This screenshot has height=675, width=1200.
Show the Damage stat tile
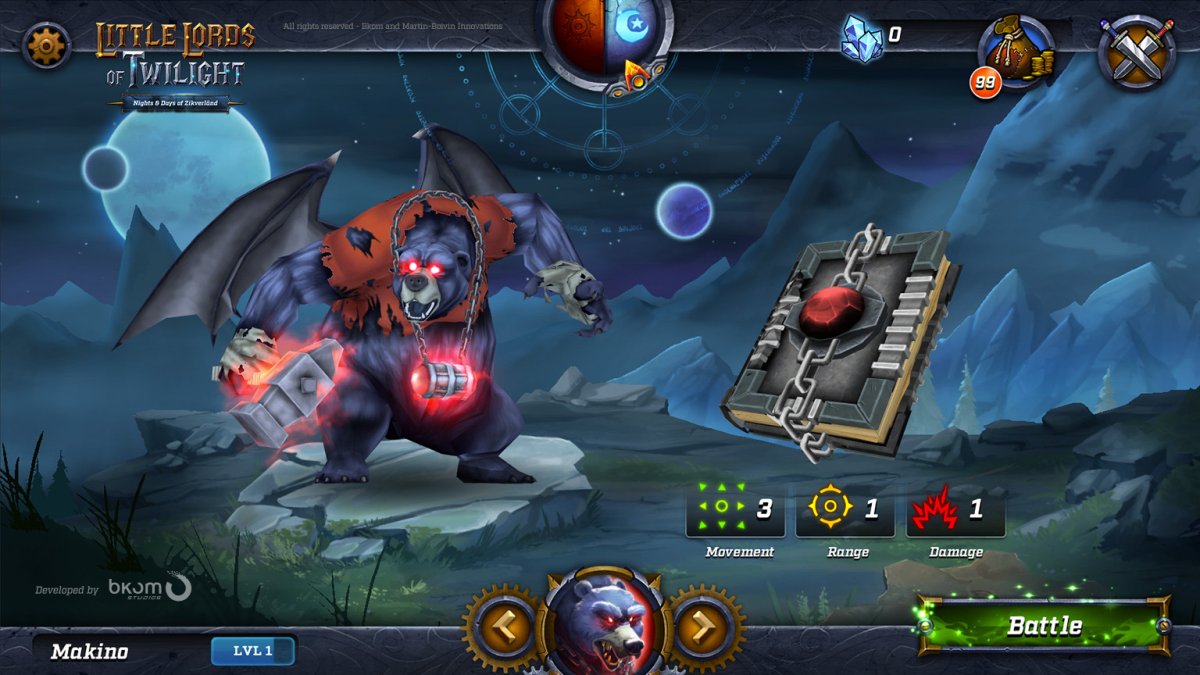(955, 510)
